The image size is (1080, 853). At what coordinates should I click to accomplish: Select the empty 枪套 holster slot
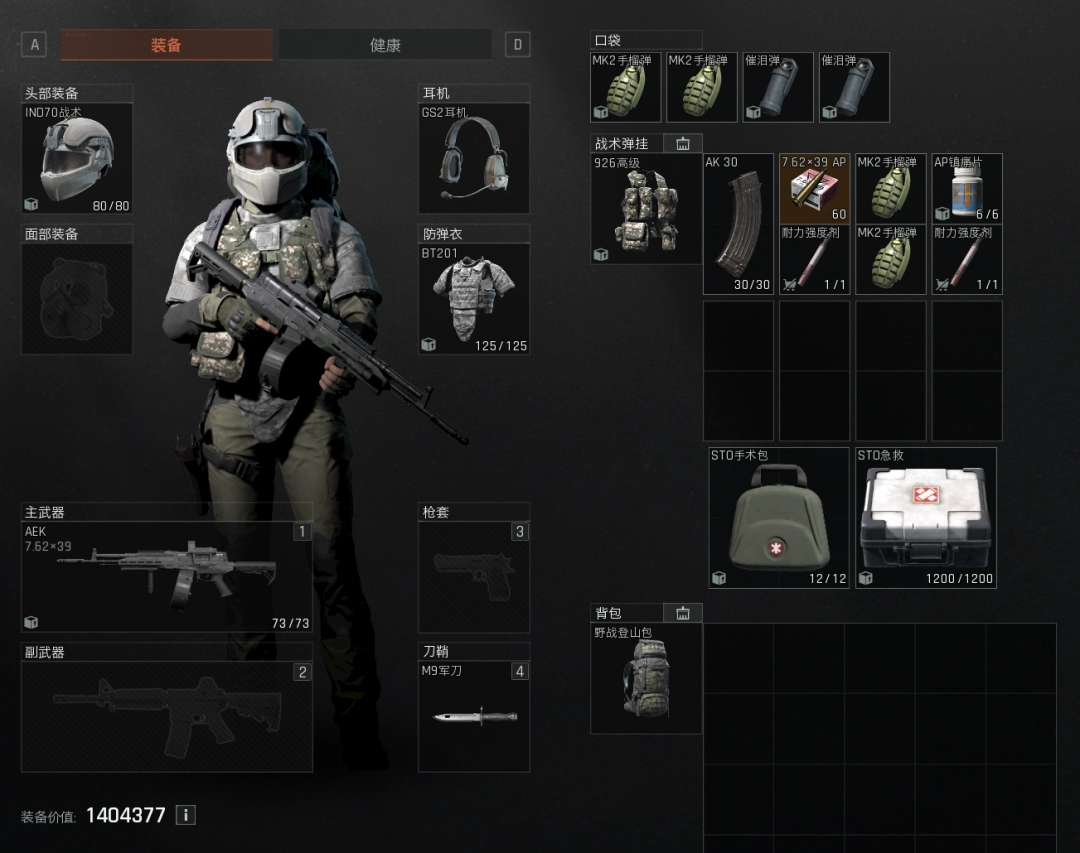pyautogui.click(x=473, y=577)
